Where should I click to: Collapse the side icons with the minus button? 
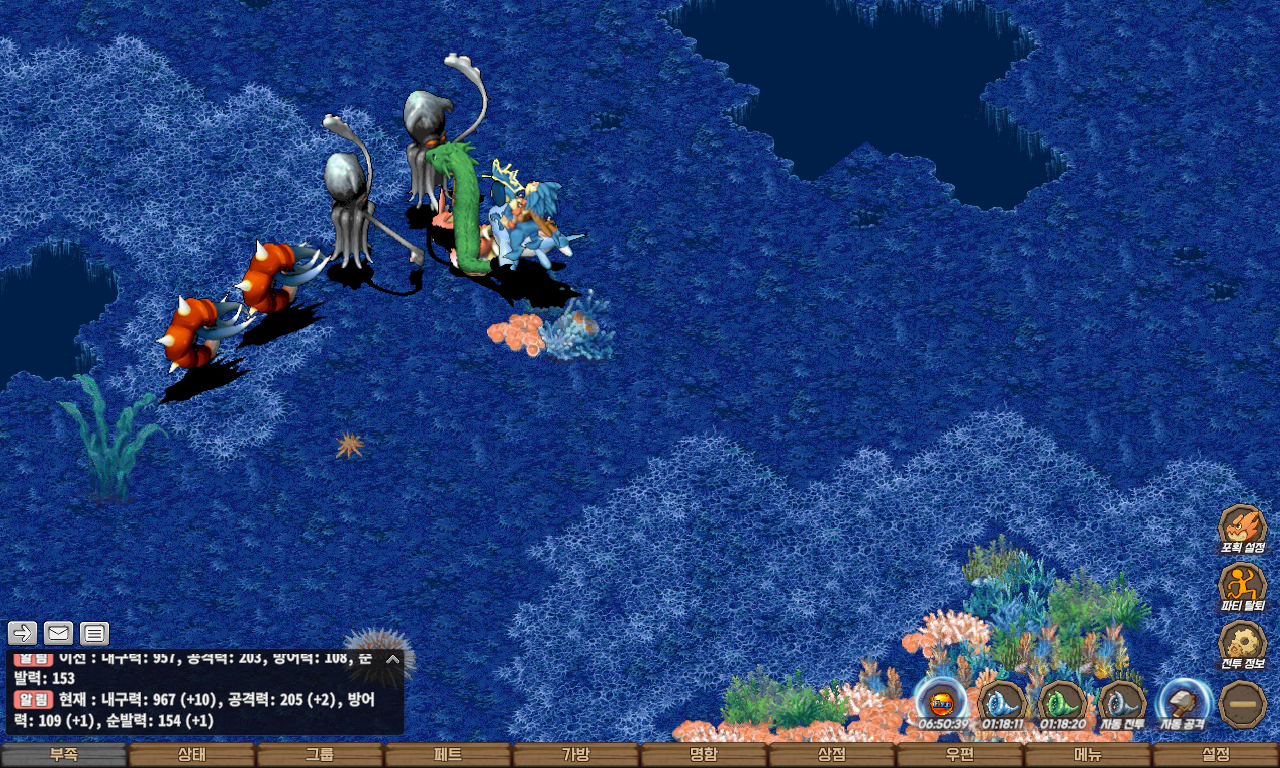click(x=1243, y=703)
